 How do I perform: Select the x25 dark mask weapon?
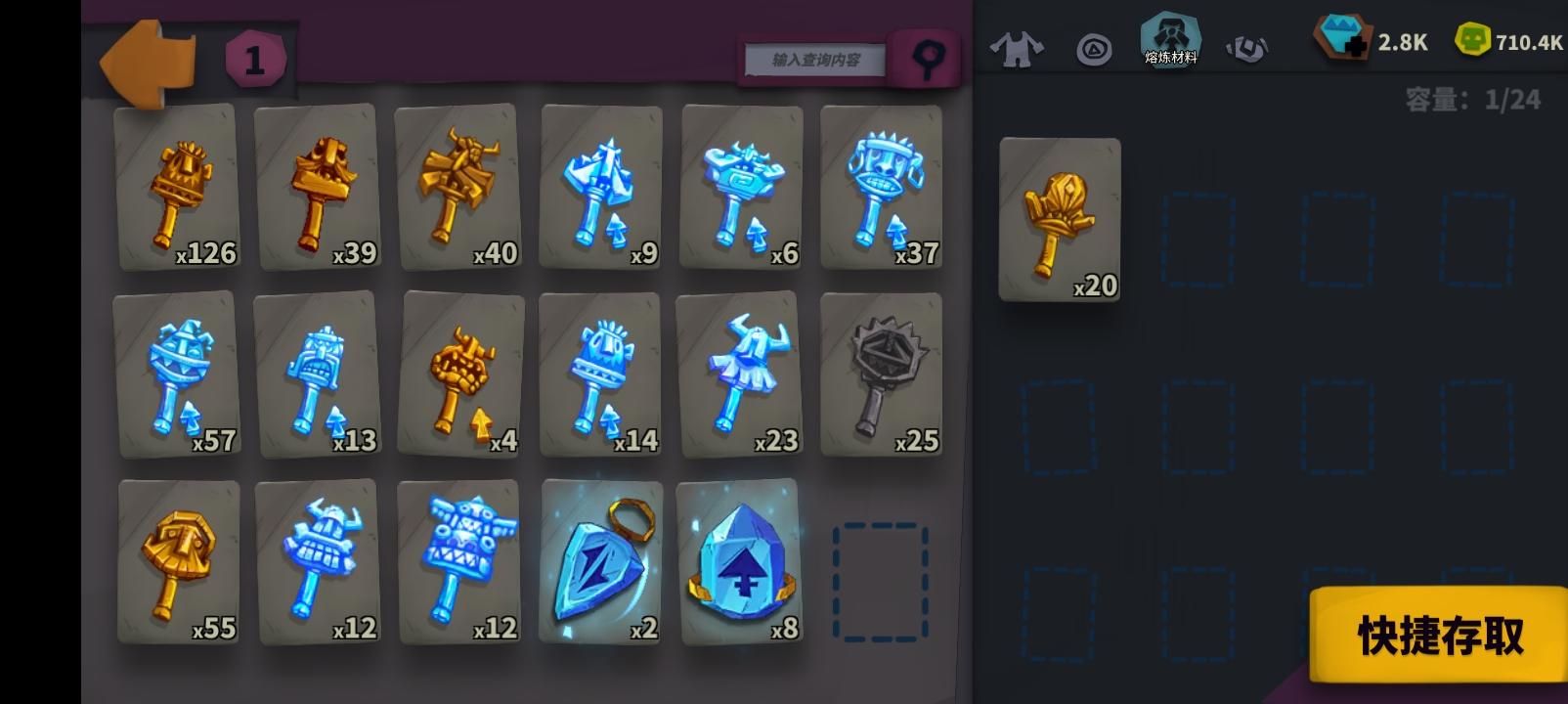click(x=882, y=375)
